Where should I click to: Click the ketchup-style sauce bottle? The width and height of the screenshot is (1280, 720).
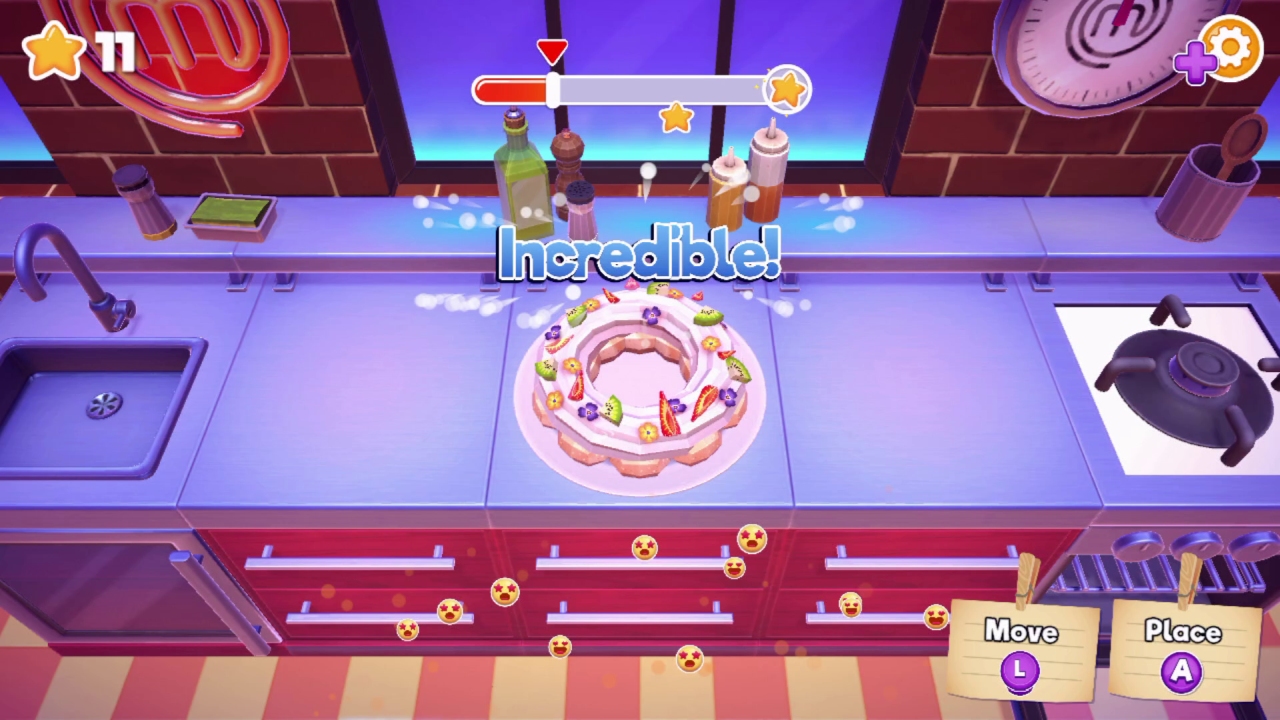tap(768, 180)
